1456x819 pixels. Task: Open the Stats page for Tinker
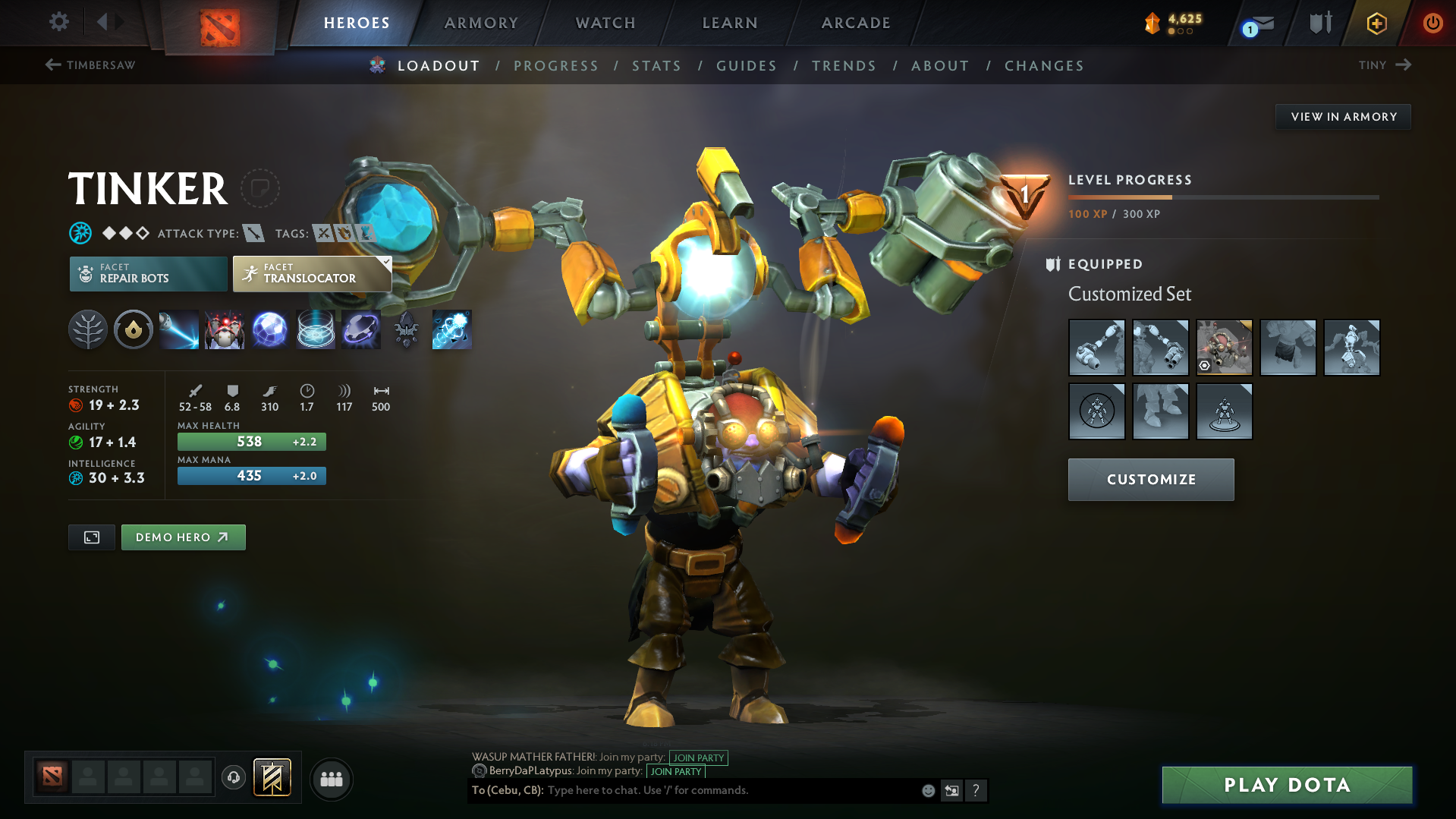(656, 66)
